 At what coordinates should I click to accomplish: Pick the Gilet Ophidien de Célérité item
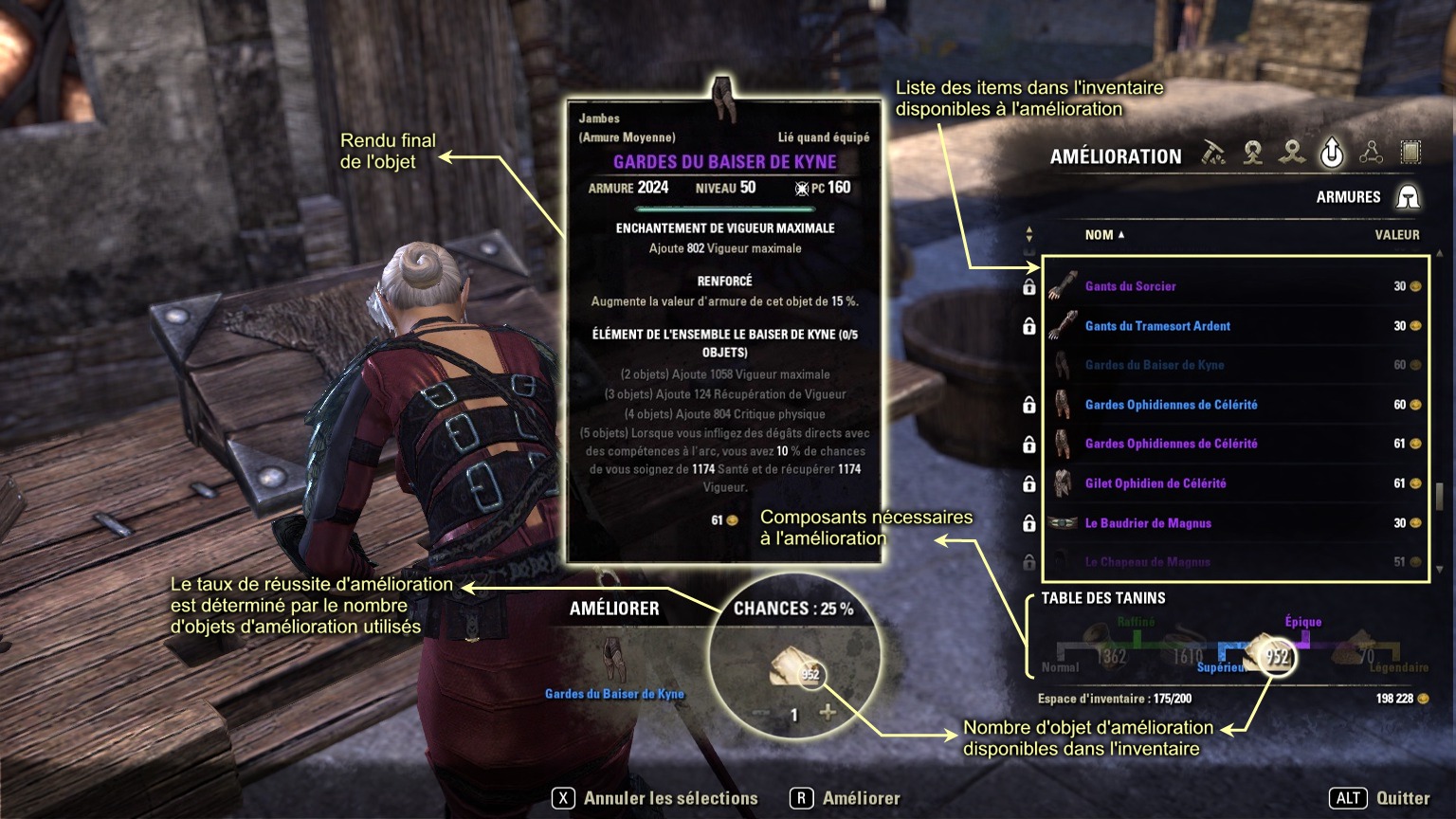[1155, 483]
